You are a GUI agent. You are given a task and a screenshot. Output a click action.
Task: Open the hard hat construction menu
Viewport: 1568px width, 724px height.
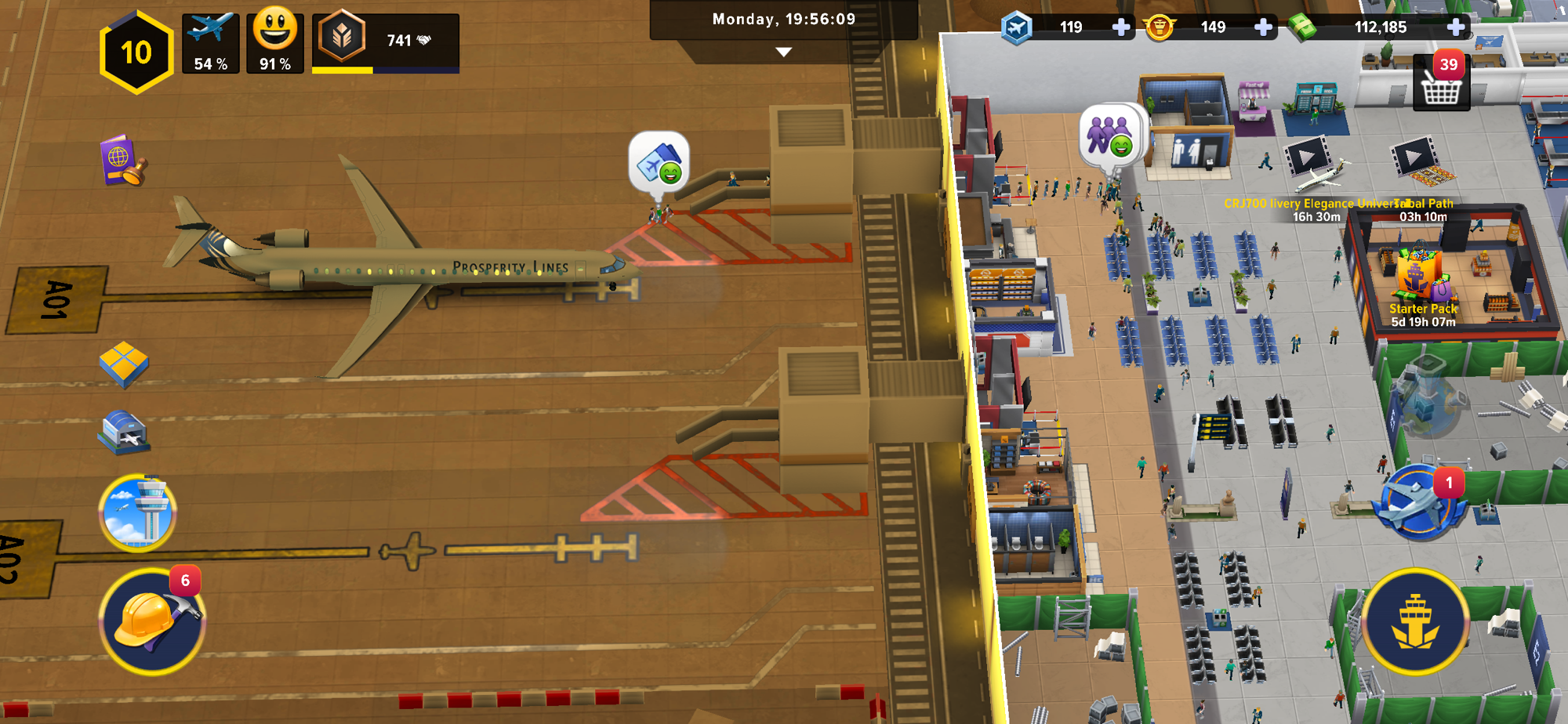pos(151,621)
